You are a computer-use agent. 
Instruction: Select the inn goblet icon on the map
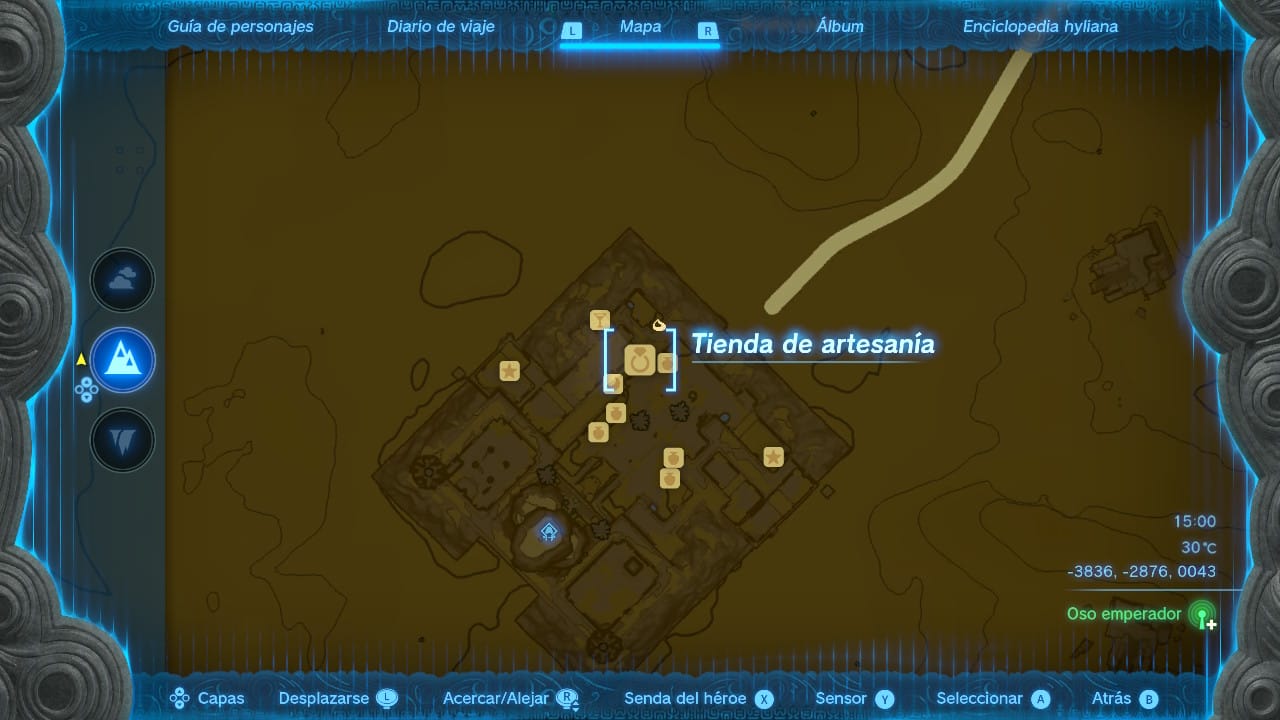(x=600, y=319)
